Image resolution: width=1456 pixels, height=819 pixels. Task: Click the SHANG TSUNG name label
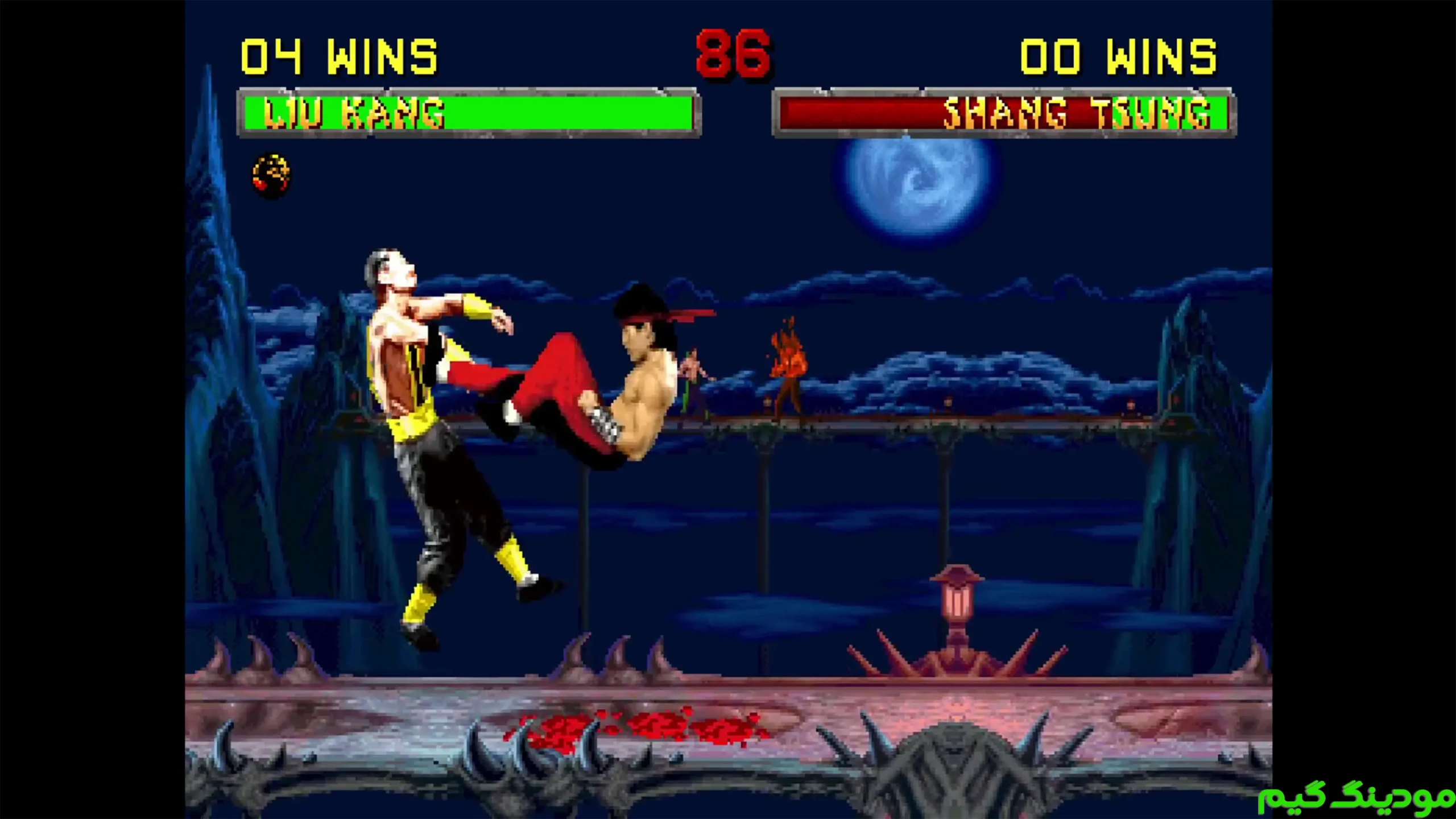click(x=1081, y=114)
